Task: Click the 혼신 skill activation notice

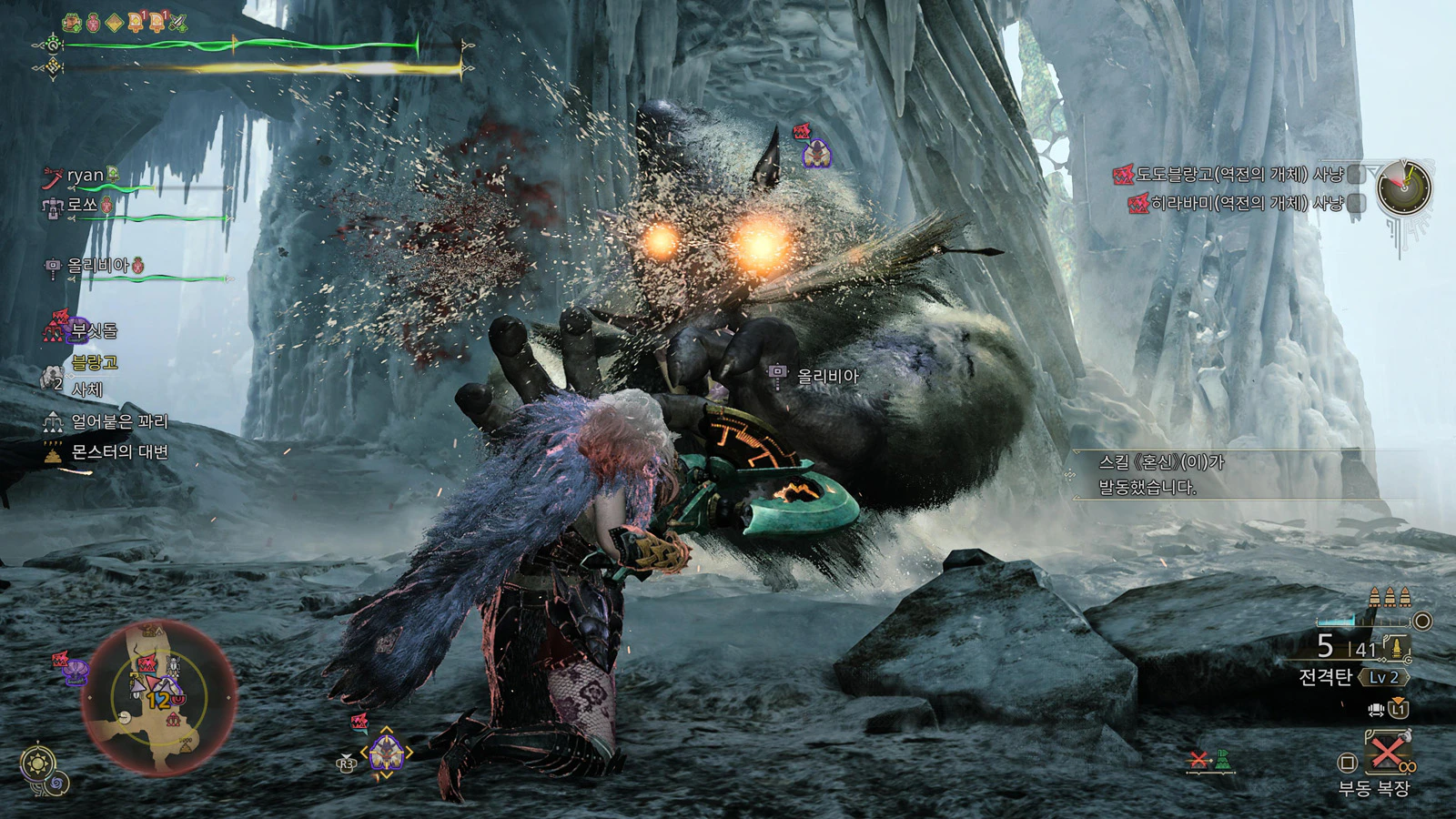Action: [x=1160, y=474]
